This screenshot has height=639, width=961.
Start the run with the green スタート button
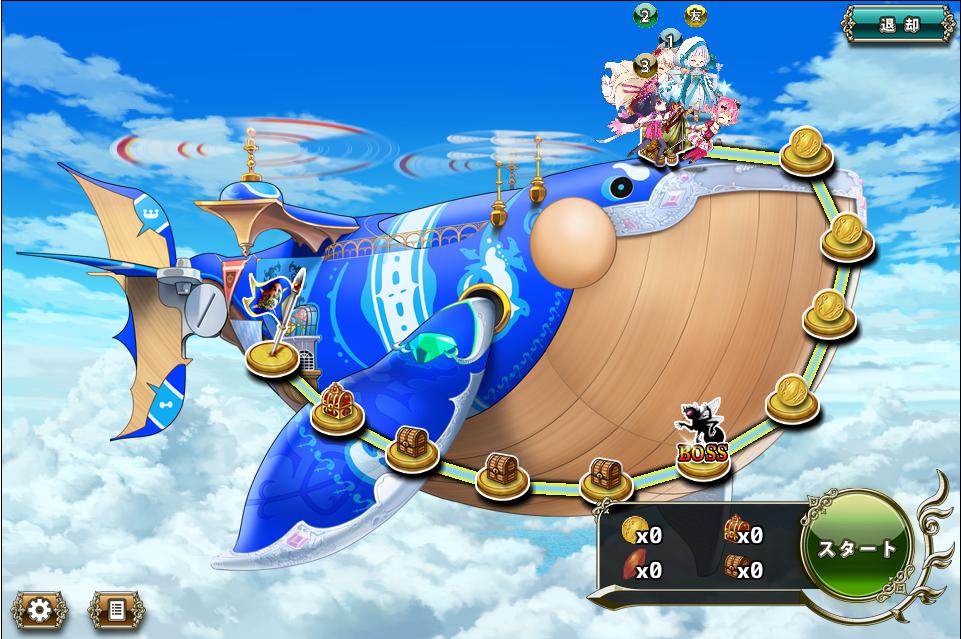857,548
